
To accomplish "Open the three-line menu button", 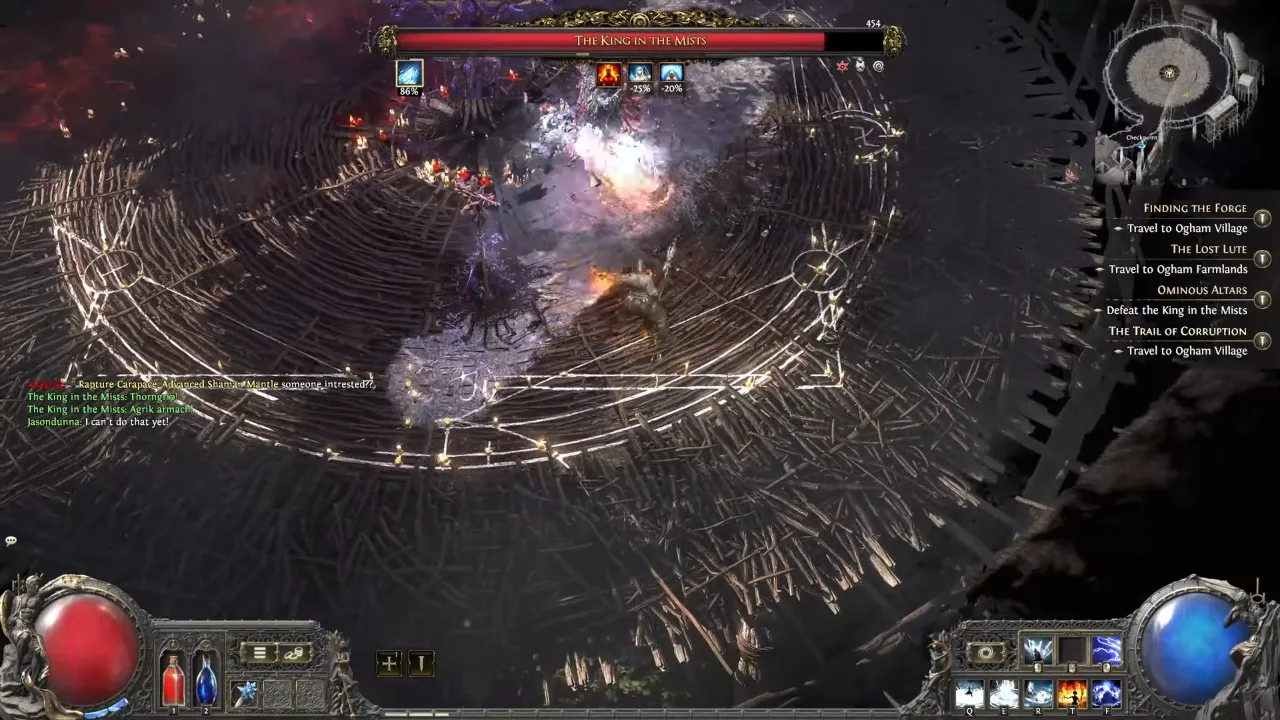I will [259, 653].
